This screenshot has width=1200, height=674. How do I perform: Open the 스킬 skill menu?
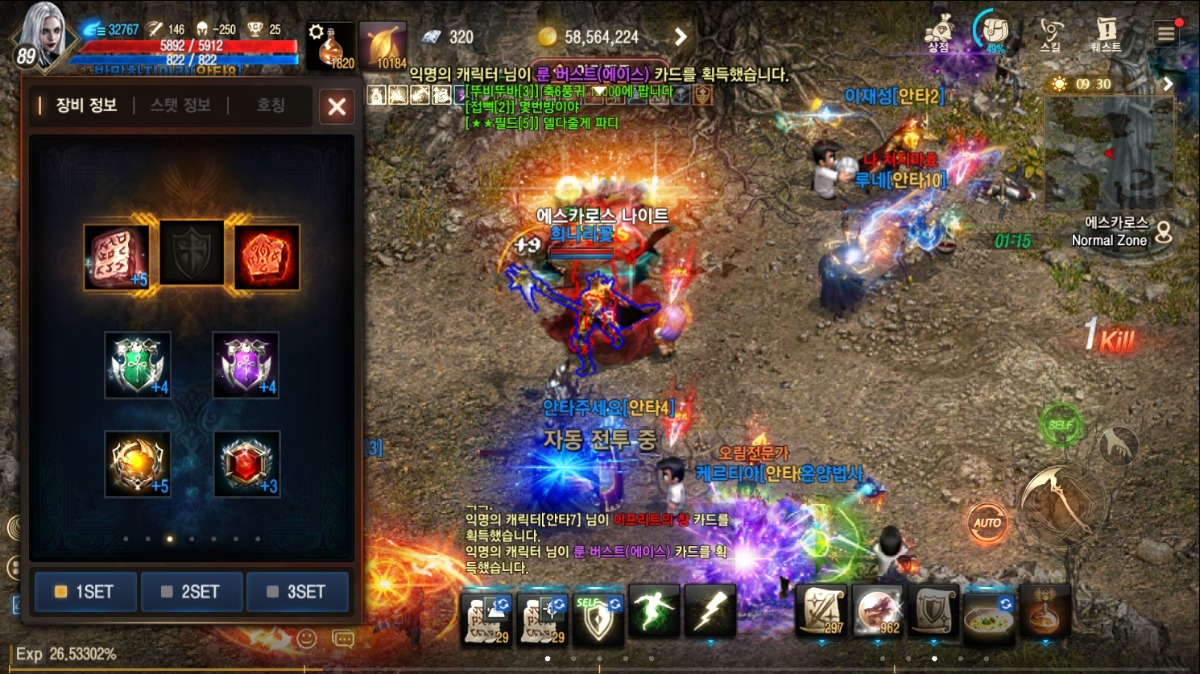click(x=1051, y=33)
